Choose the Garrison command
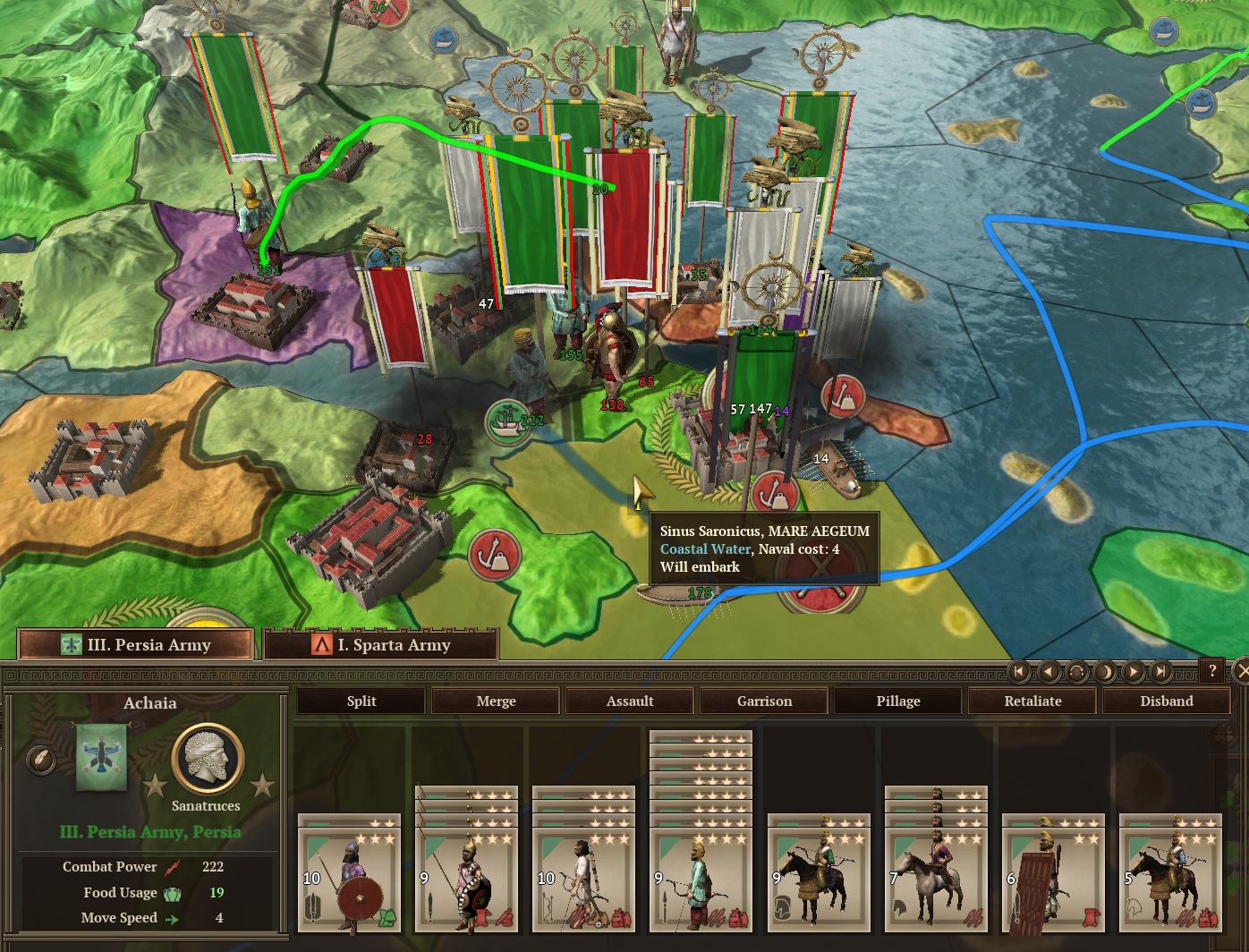The height and width of the screenshot is (952, 1249). tap(764, 701)
